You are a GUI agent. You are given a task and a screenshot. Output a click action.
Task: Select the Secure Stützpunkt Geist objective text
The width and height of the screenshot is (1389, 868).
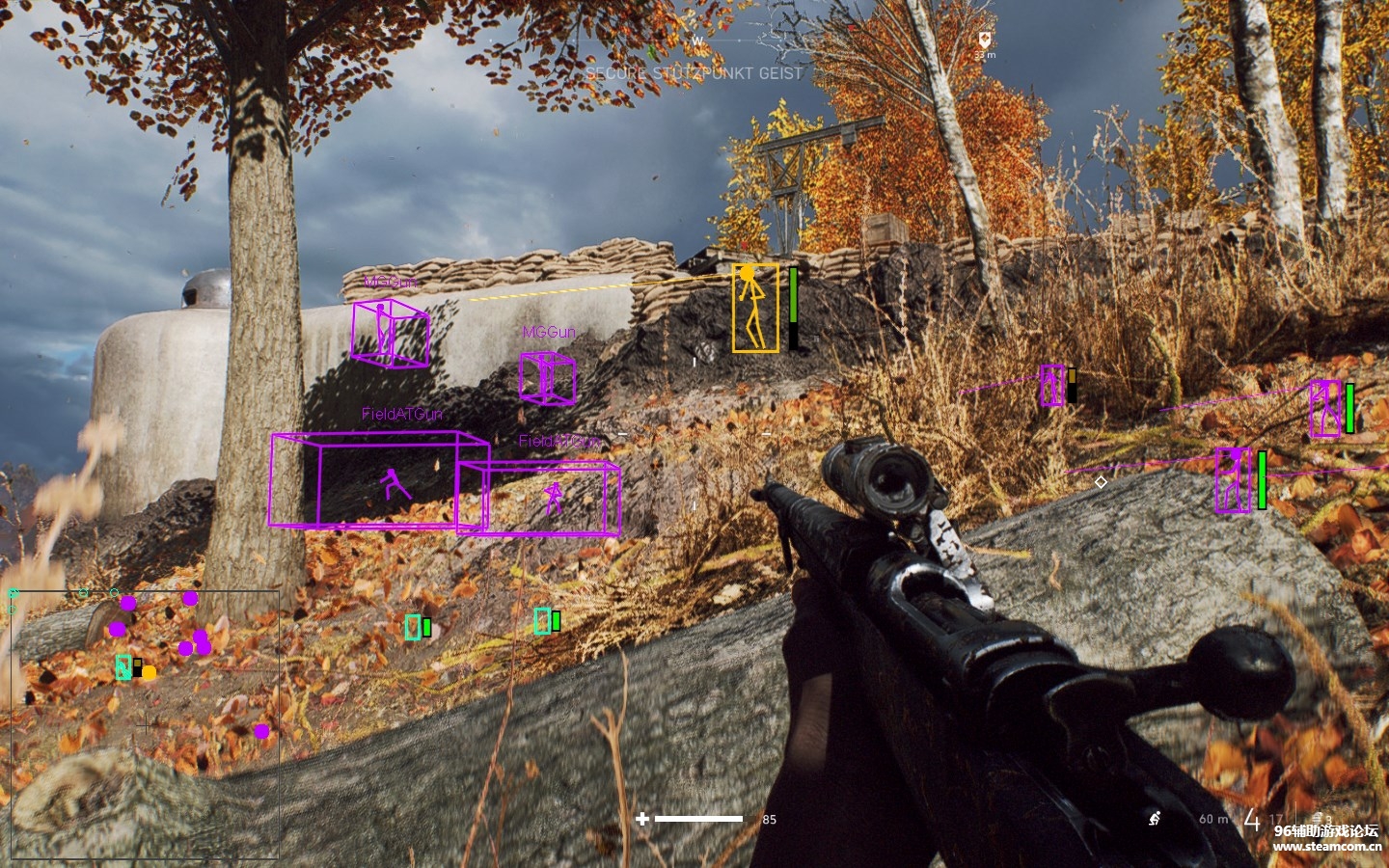[694, 73]
